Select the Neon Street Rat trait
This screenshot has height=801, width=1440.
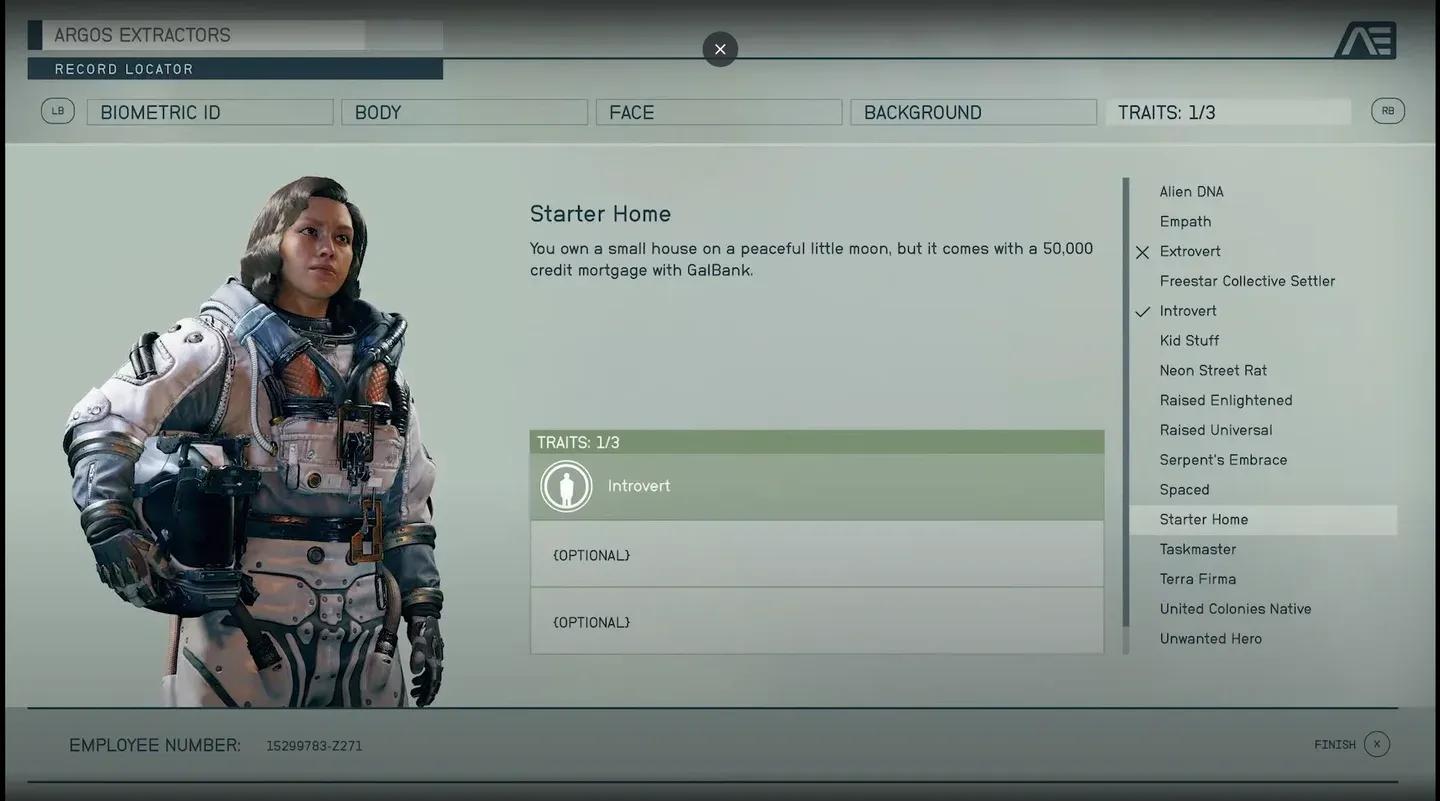[1213, 371]
